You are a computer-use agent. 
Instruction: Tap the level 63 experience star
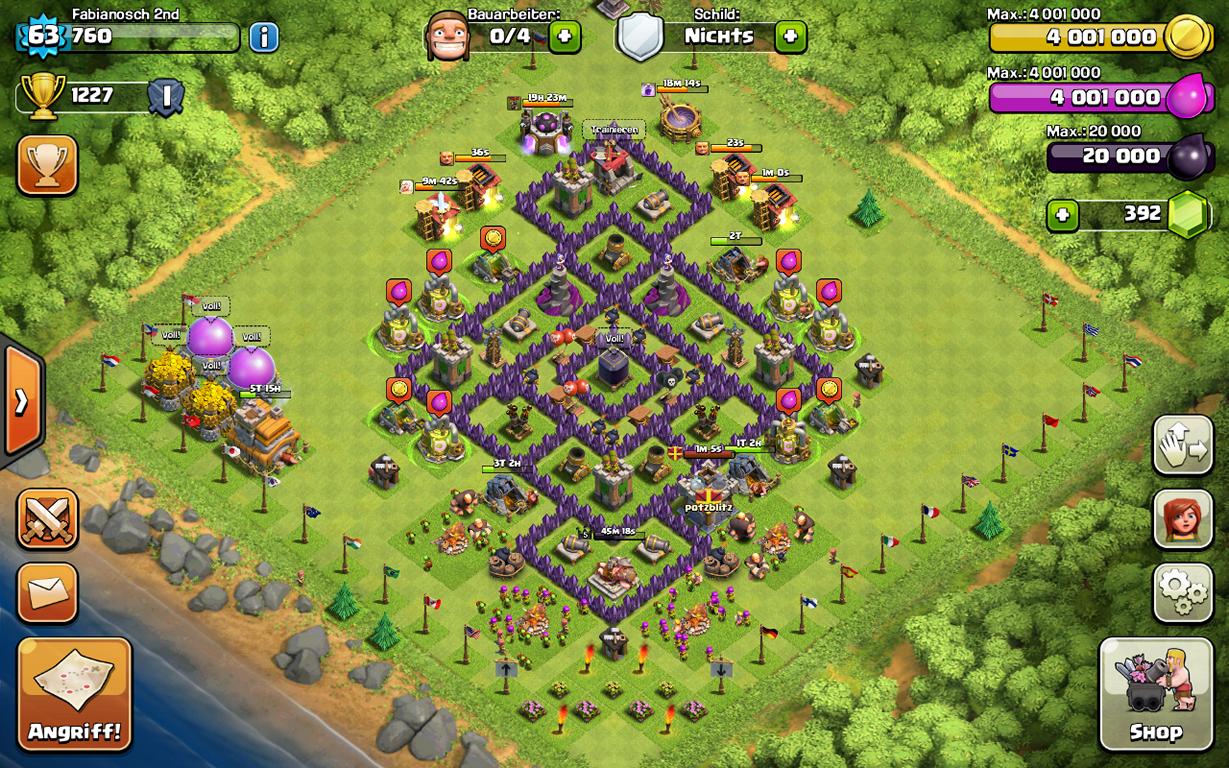pyautogui.click(x=42, y=37)
